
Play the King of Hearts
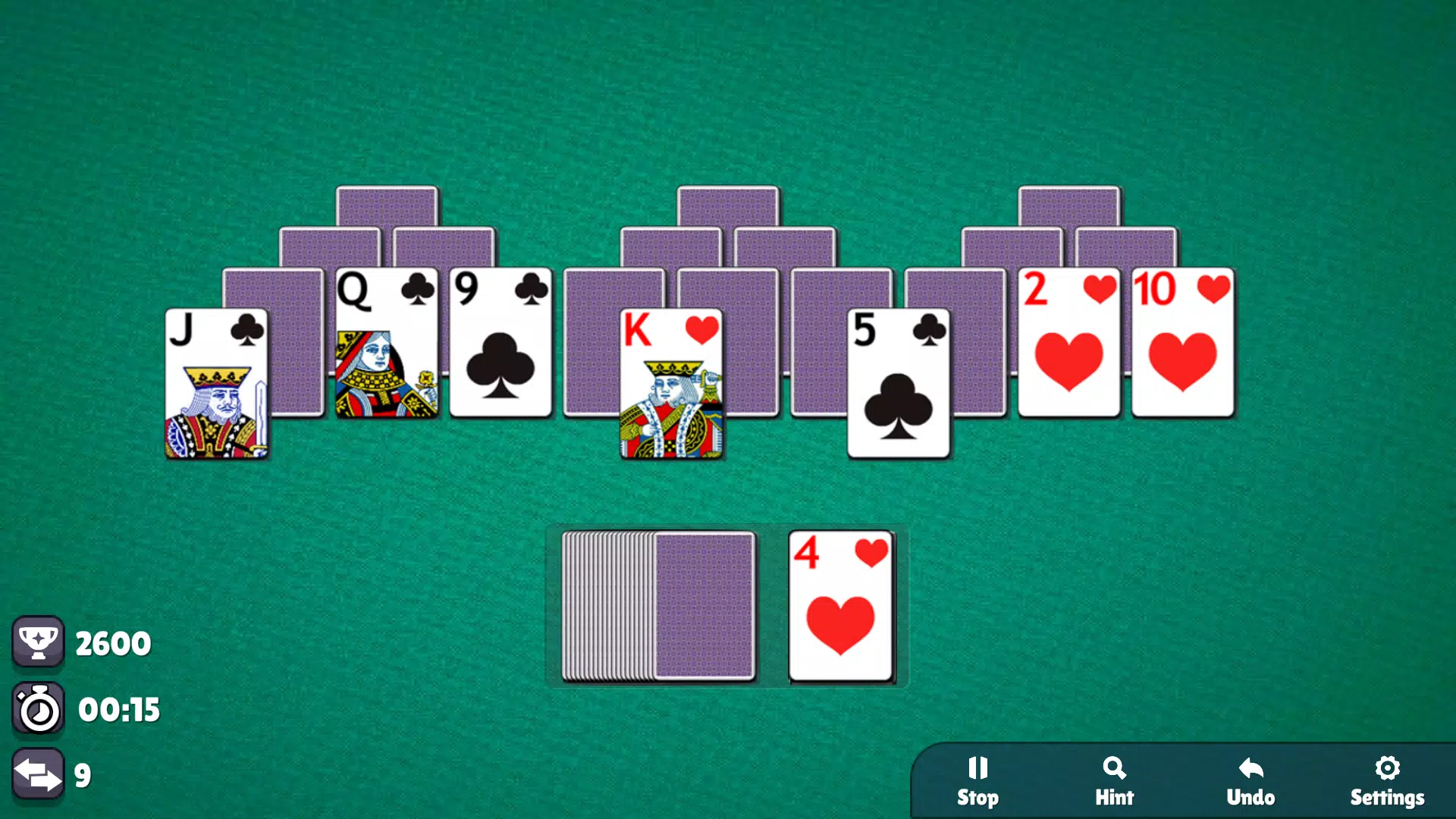coord(672,383)
